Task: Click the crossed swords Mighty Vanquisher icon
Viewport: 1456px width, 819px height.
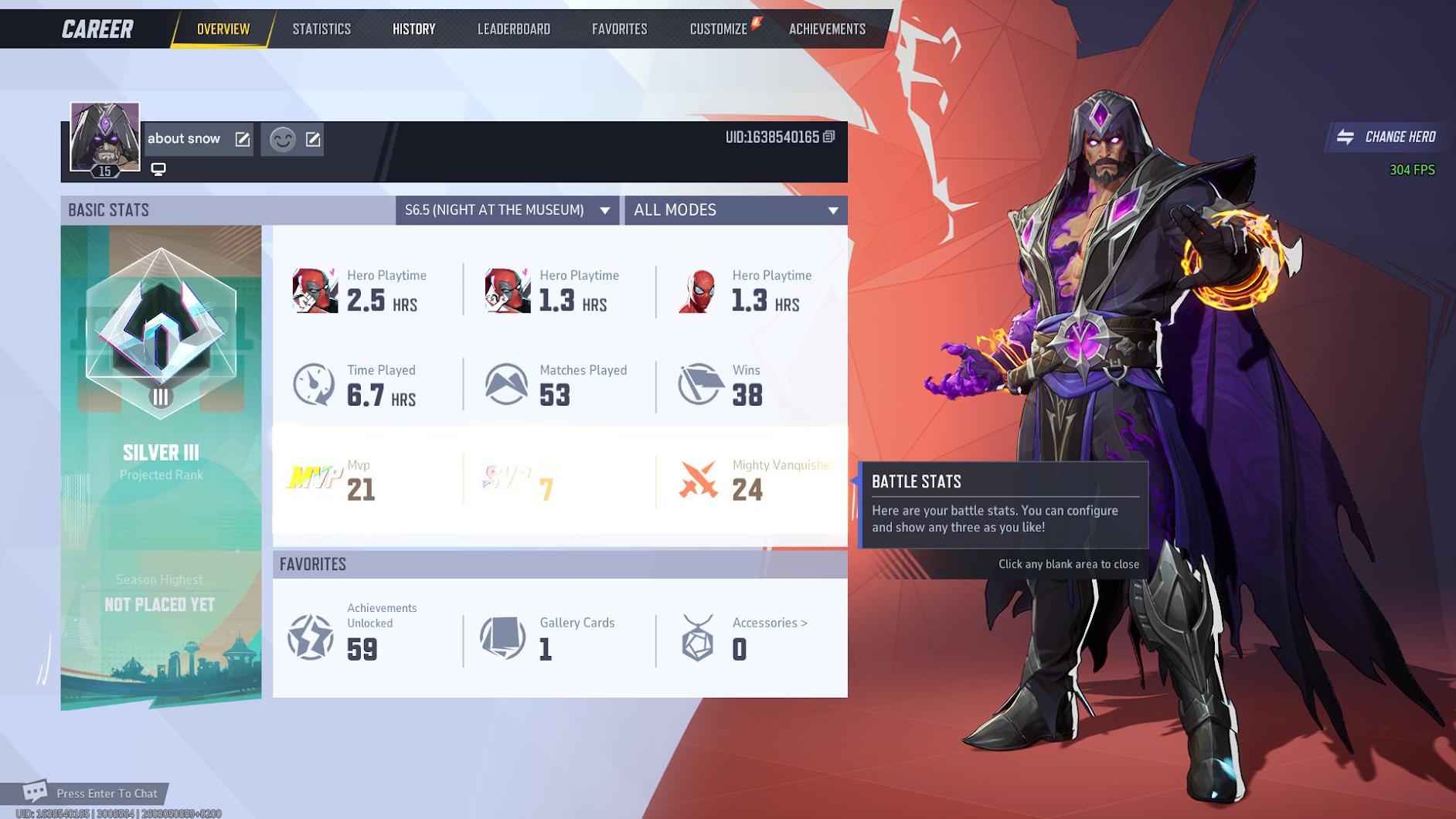Action: pyautogui.click(x=698, y=479)
